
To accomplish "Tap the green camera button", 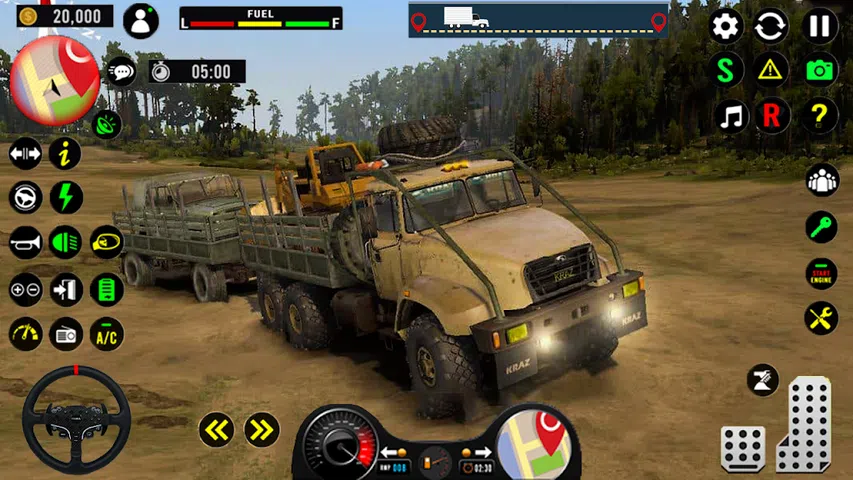I will (x=820, y=69).
